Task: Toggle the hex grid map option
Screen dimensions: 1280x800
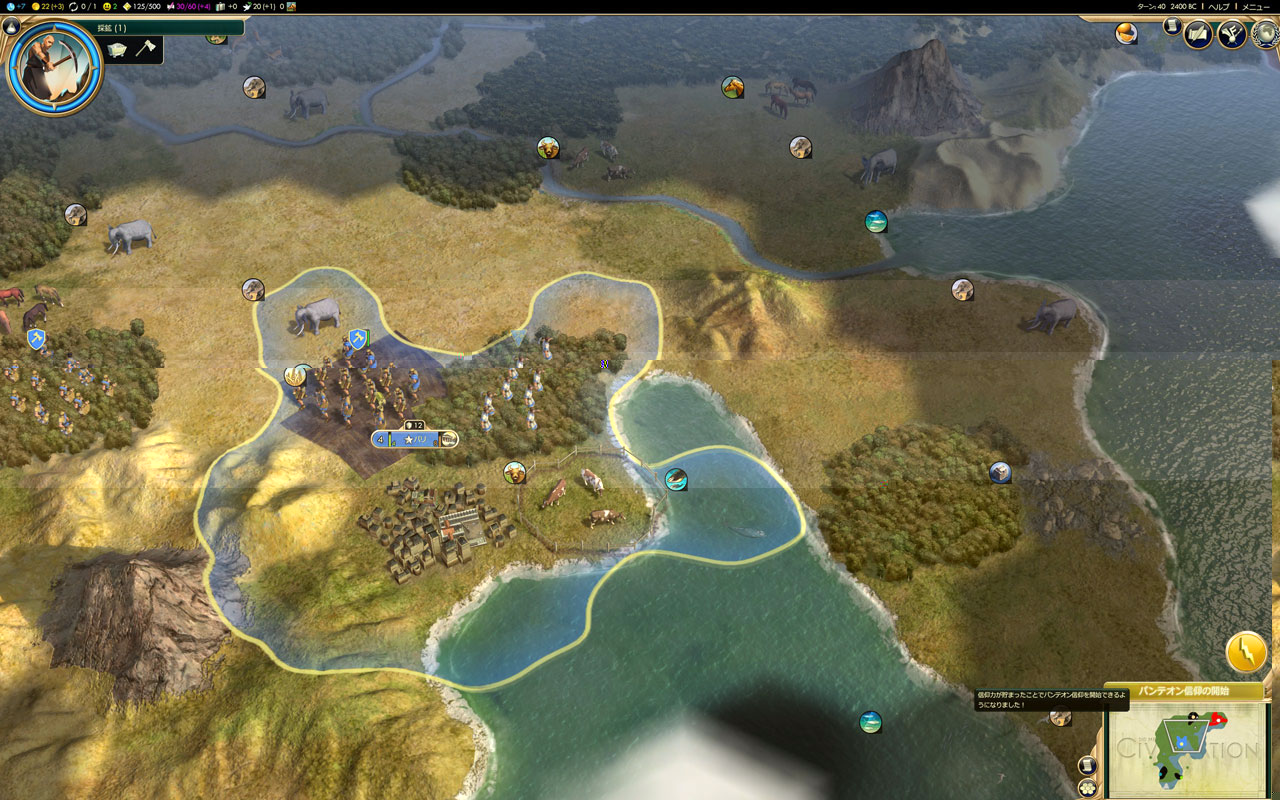Action: pos(1088,787)
